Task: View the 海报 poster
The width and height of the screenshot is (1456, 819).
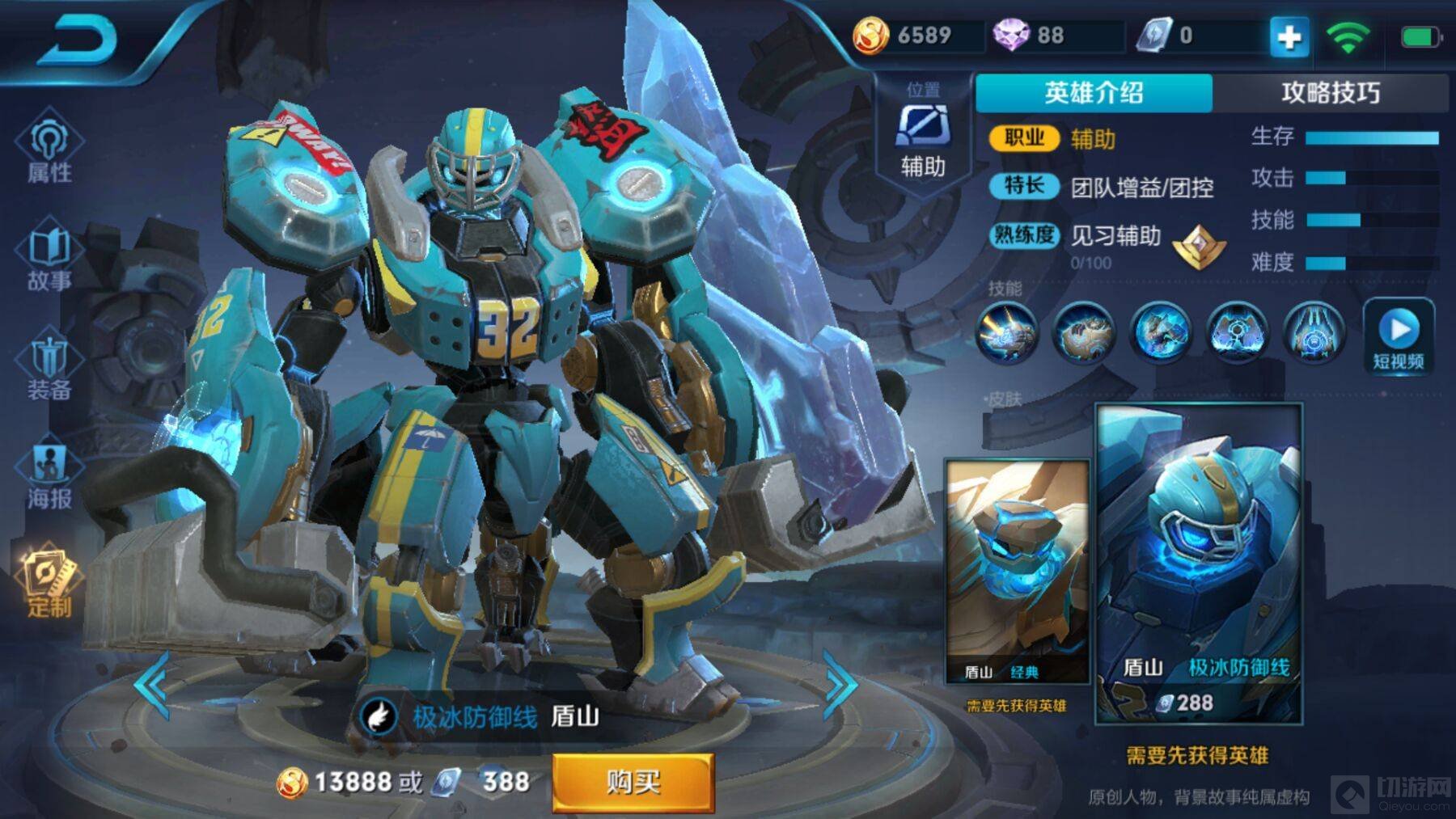Action: pos(49,477)
